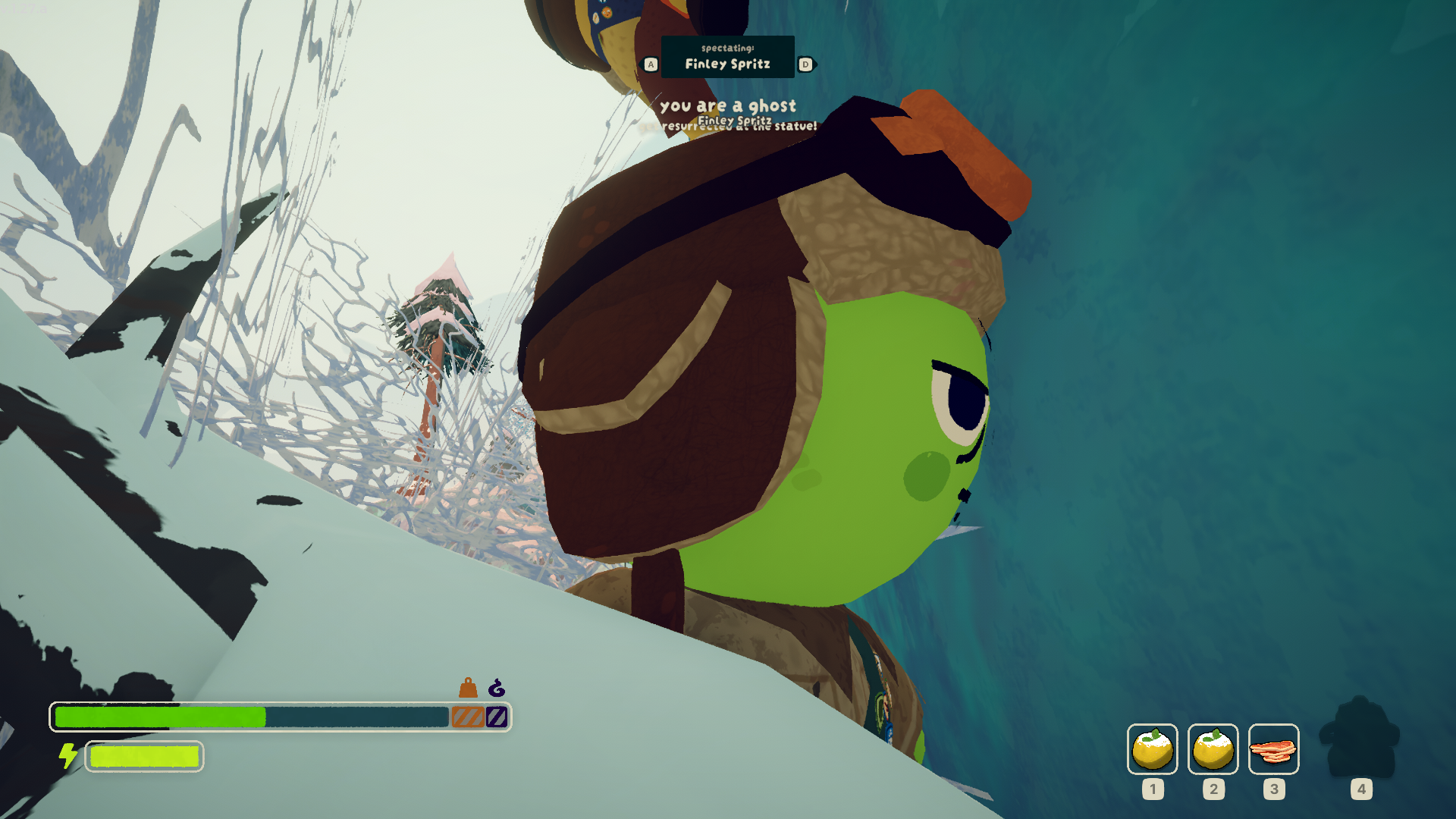
Task: Click the spectating Finley Spritz name panel
Action: pyautogui.click(x=727, y=57)
